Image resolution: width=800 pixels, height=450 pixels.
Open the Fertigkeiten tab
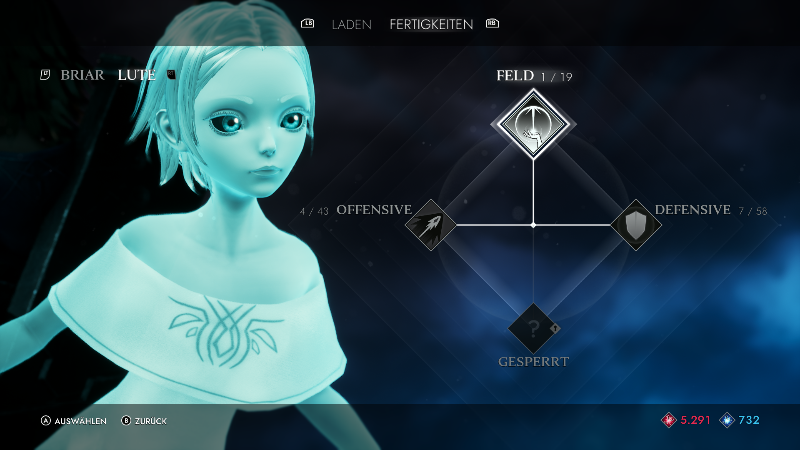[x=431, y=24]
